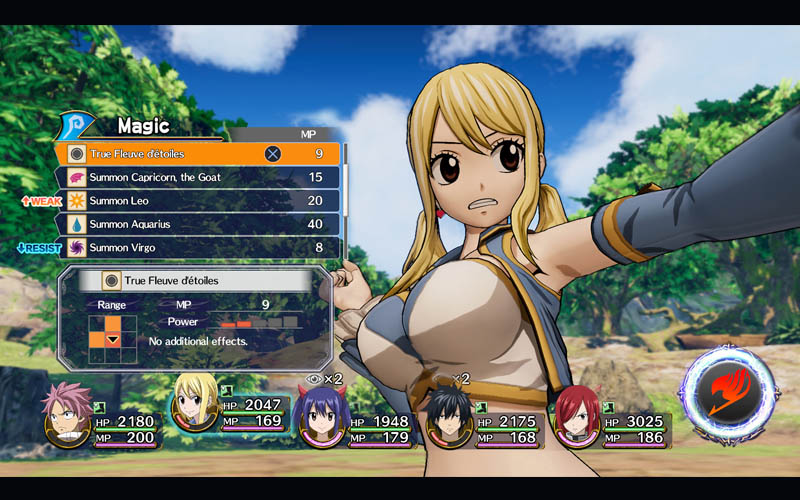Pick the Summon Virgo spell
Image resolution: width=800 pixels, height=500 pixels.
click(x=200, y=247)
